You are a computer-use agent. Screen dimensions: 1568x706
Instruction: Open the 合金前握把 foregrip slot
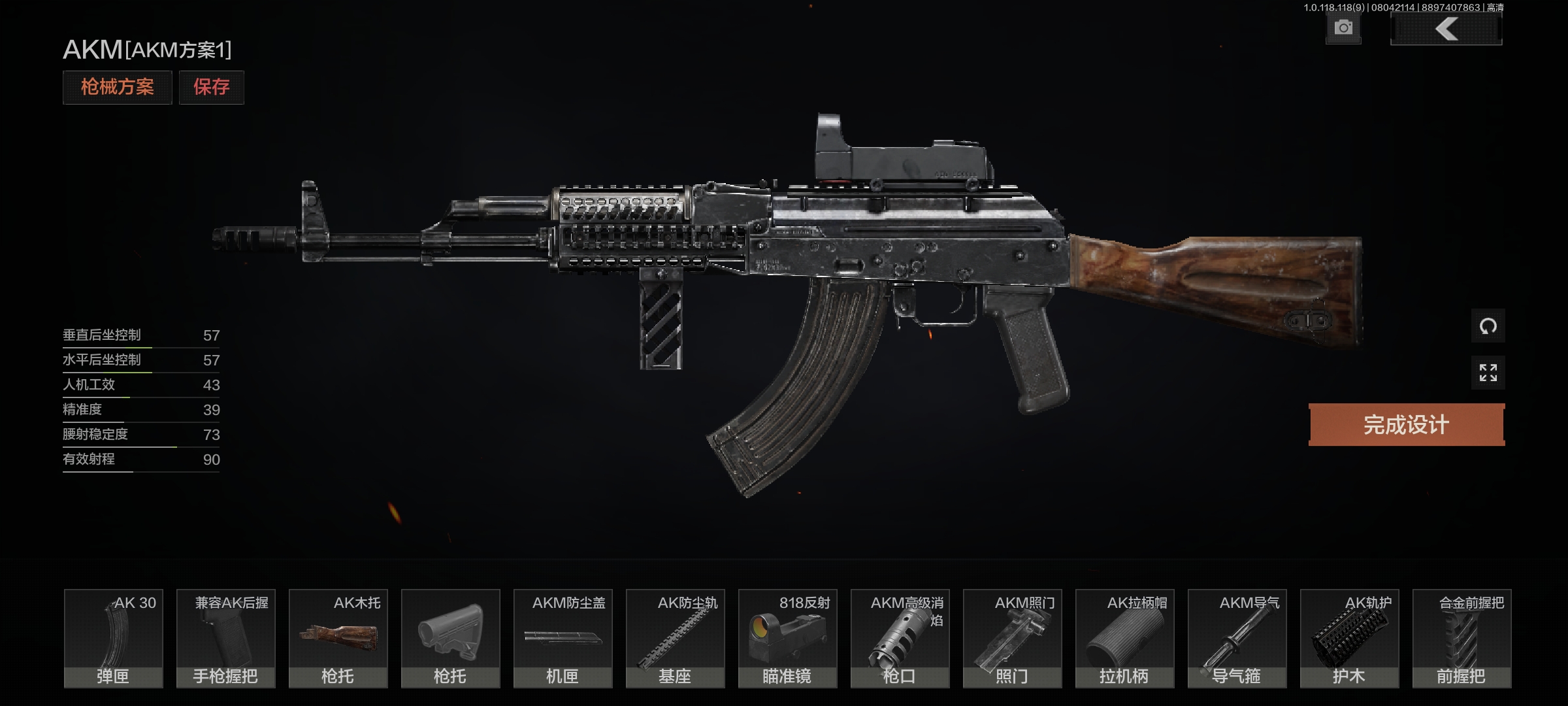1462,638
